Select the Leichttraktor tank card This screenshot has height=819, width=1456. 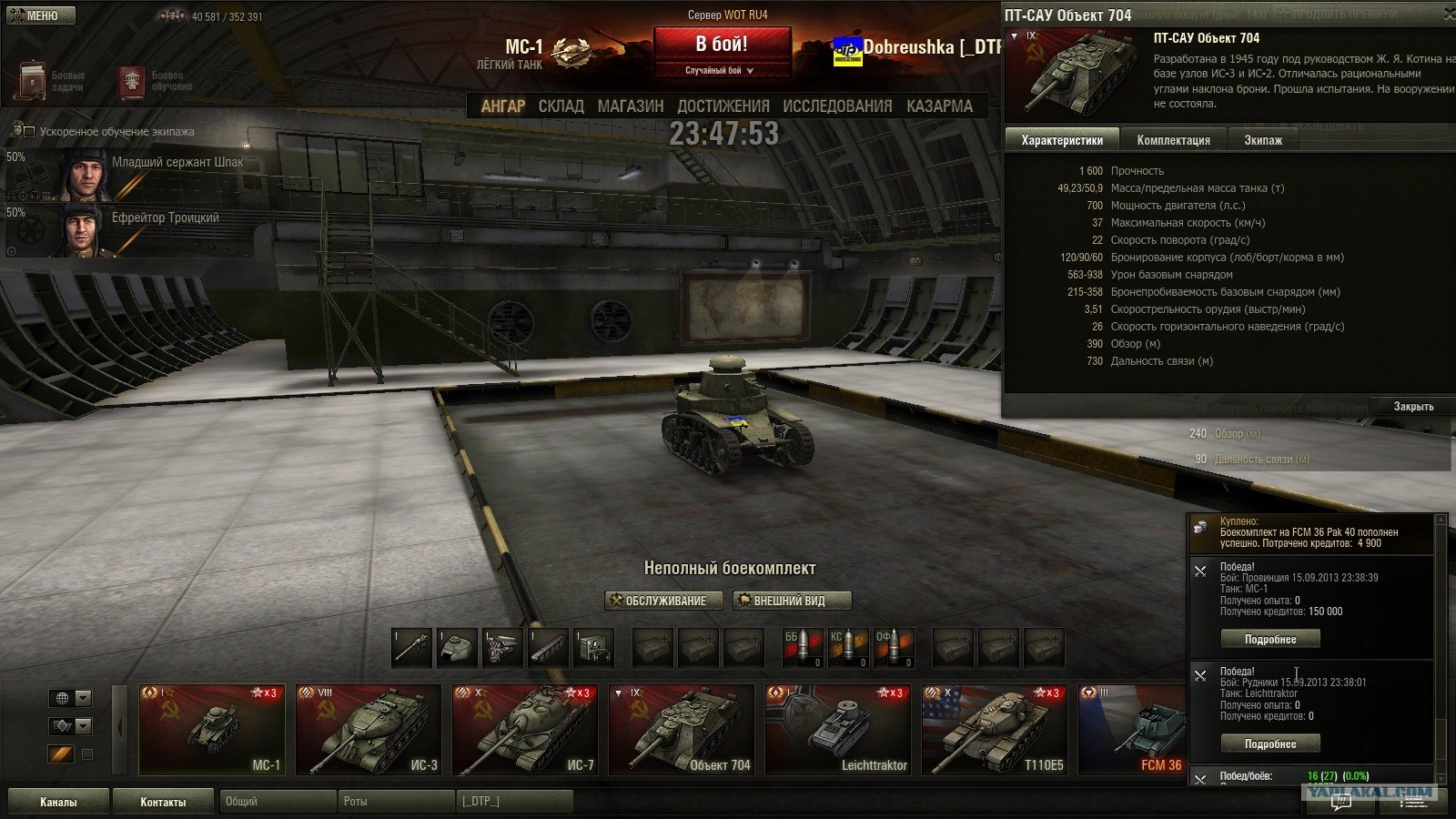(838, 730)
